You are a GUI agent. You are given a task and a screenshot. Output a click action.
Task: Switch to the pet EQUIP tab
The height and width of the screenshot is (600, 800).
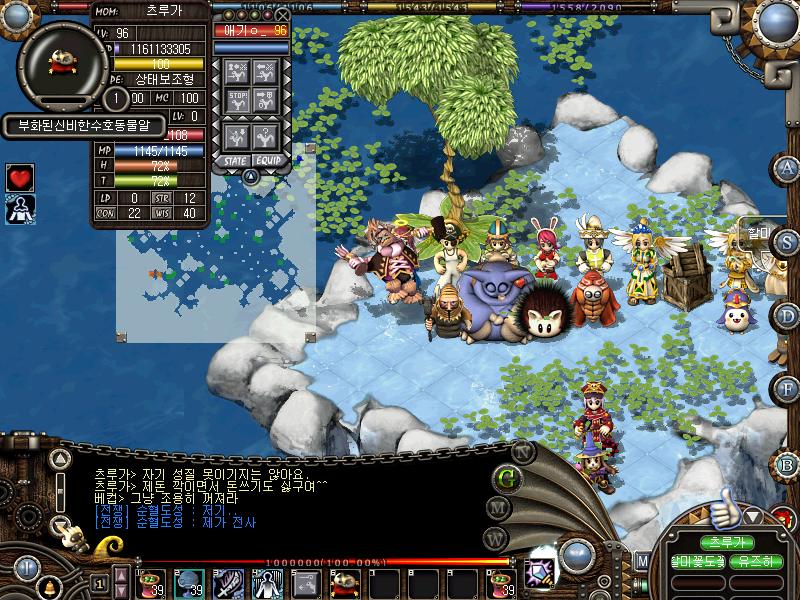pyautogui.click(x=268, y=160)
